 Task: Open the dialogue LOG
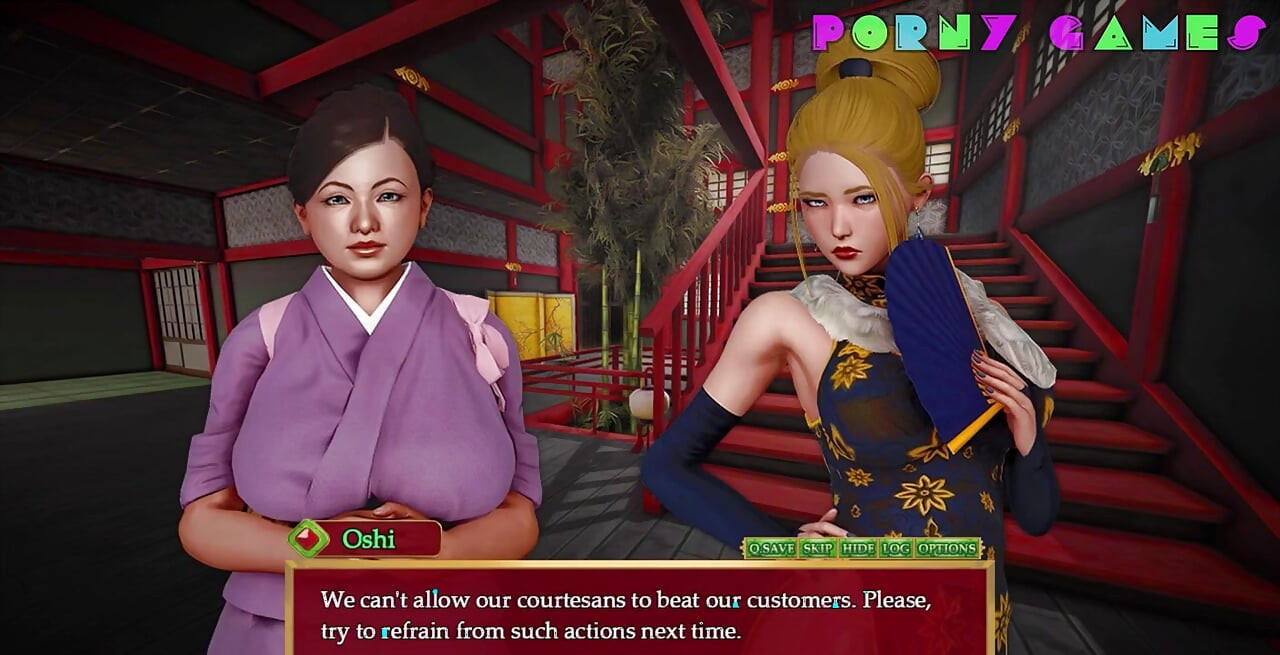tap(895, 549)
